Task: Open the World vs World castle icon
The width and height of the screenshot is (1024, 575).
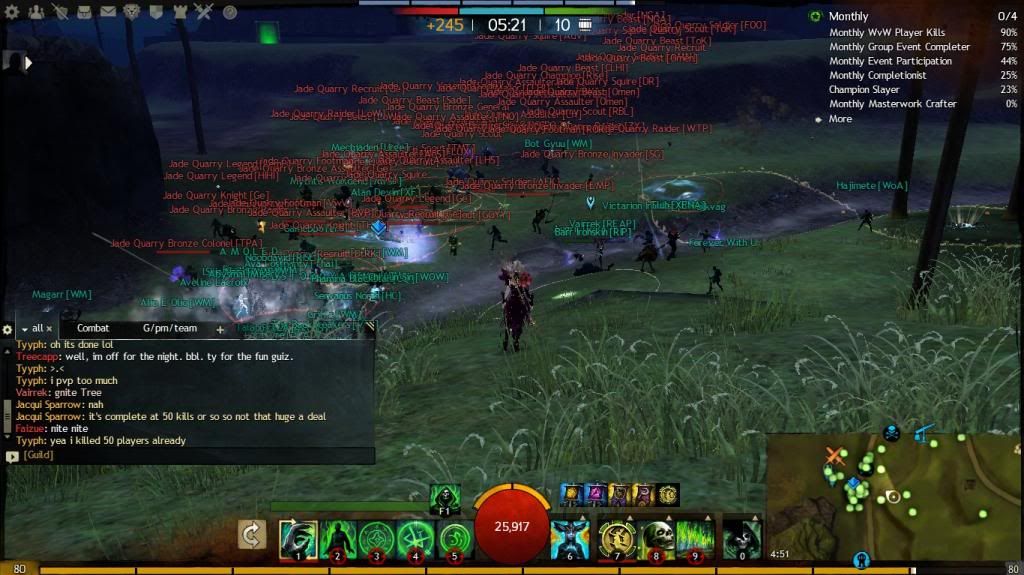Action: coord(181,12)
